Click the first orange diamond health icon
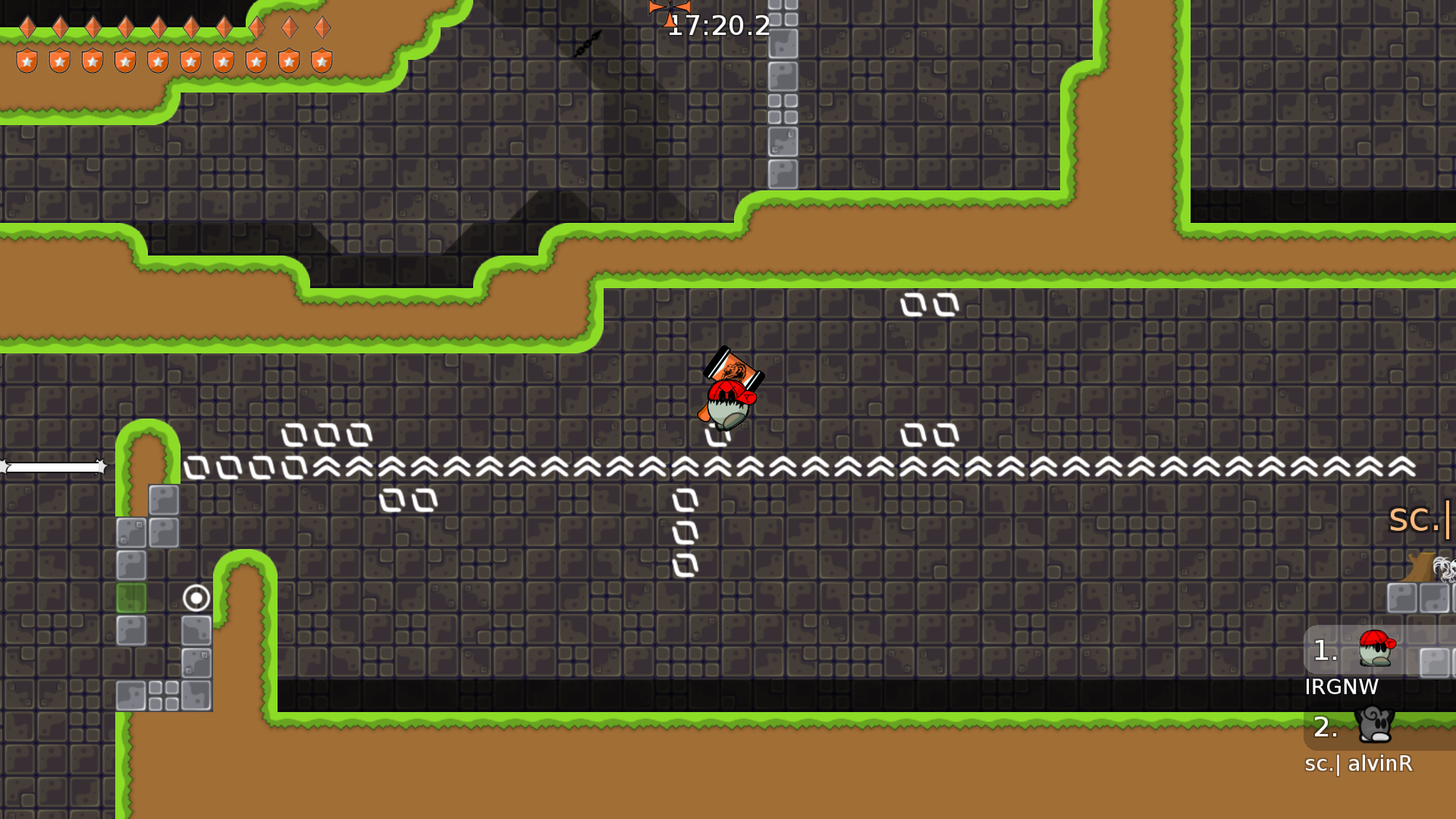Image resolution: width=1456 pixels, height=819 pixels. (x=27, y=25)
